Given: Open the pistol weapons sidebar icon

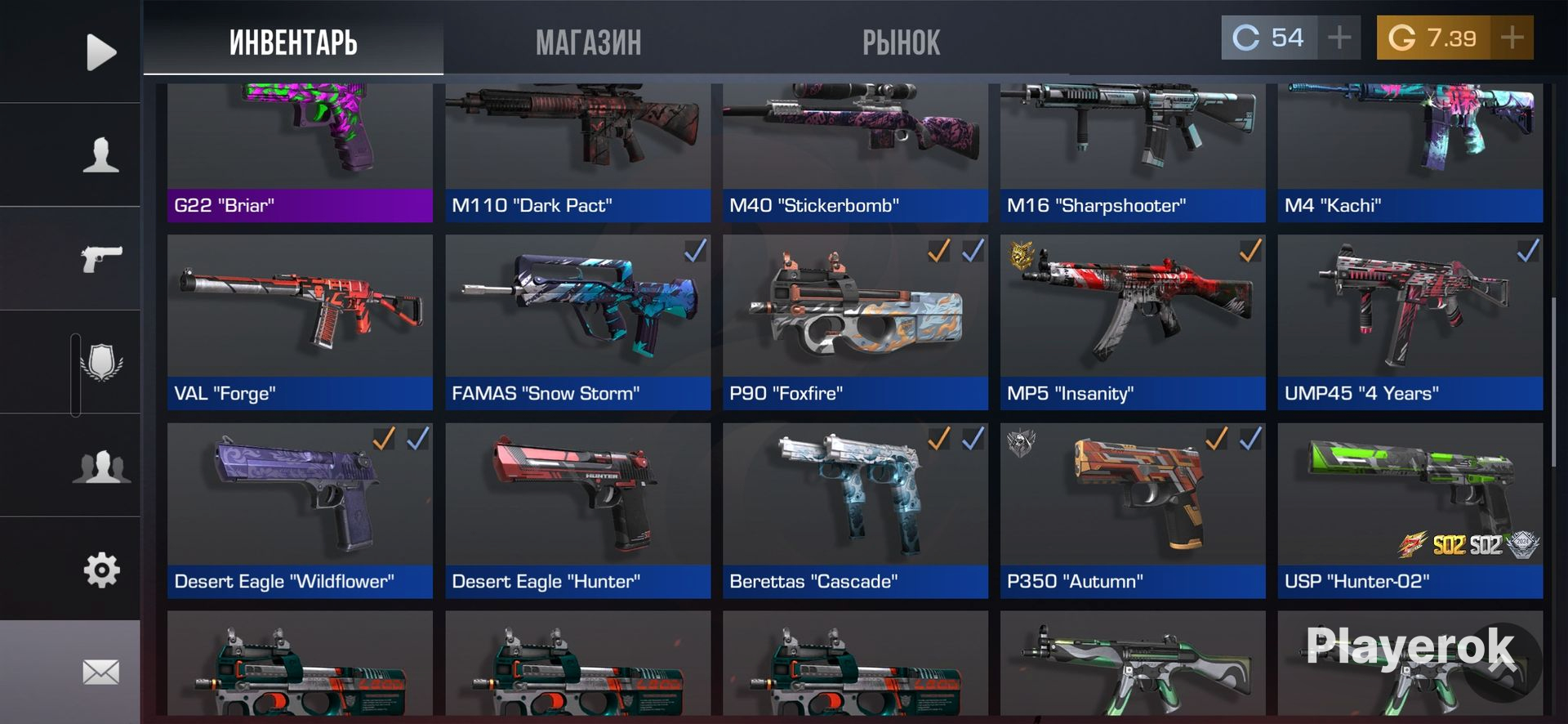Looking at the screenshot, I should click(100, 259).
